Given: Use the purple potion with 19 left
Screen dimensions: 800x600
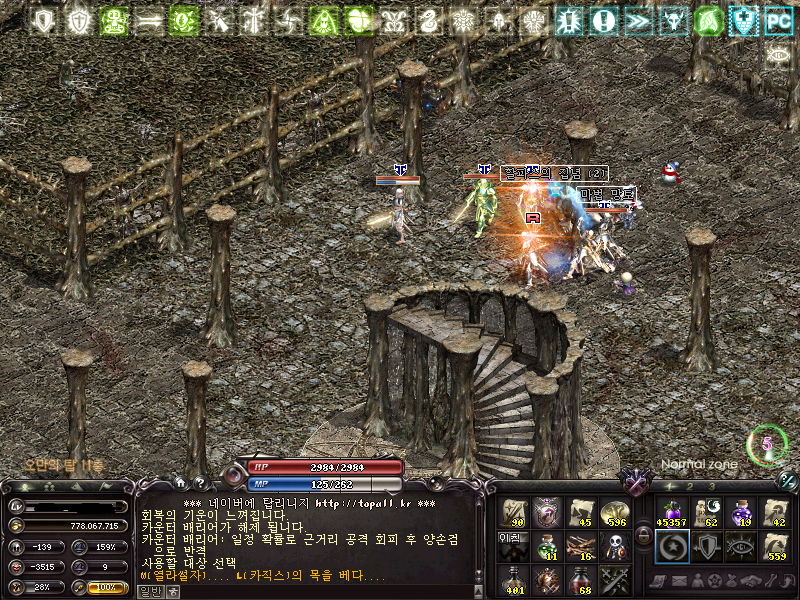Looking at the screenshot, I should pos(741,512).
